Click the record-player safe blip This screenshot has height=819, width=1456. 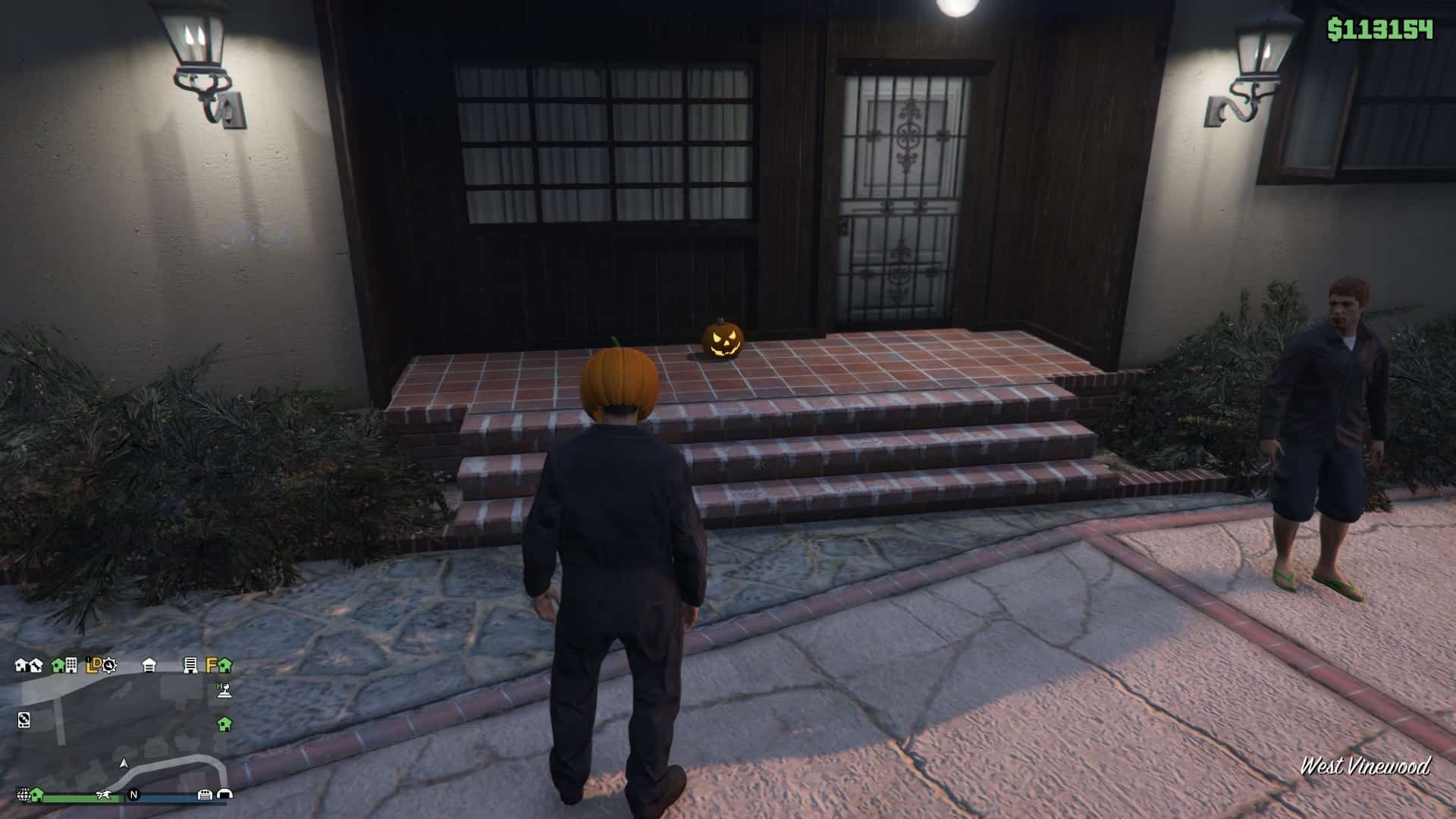coord(24,720)
